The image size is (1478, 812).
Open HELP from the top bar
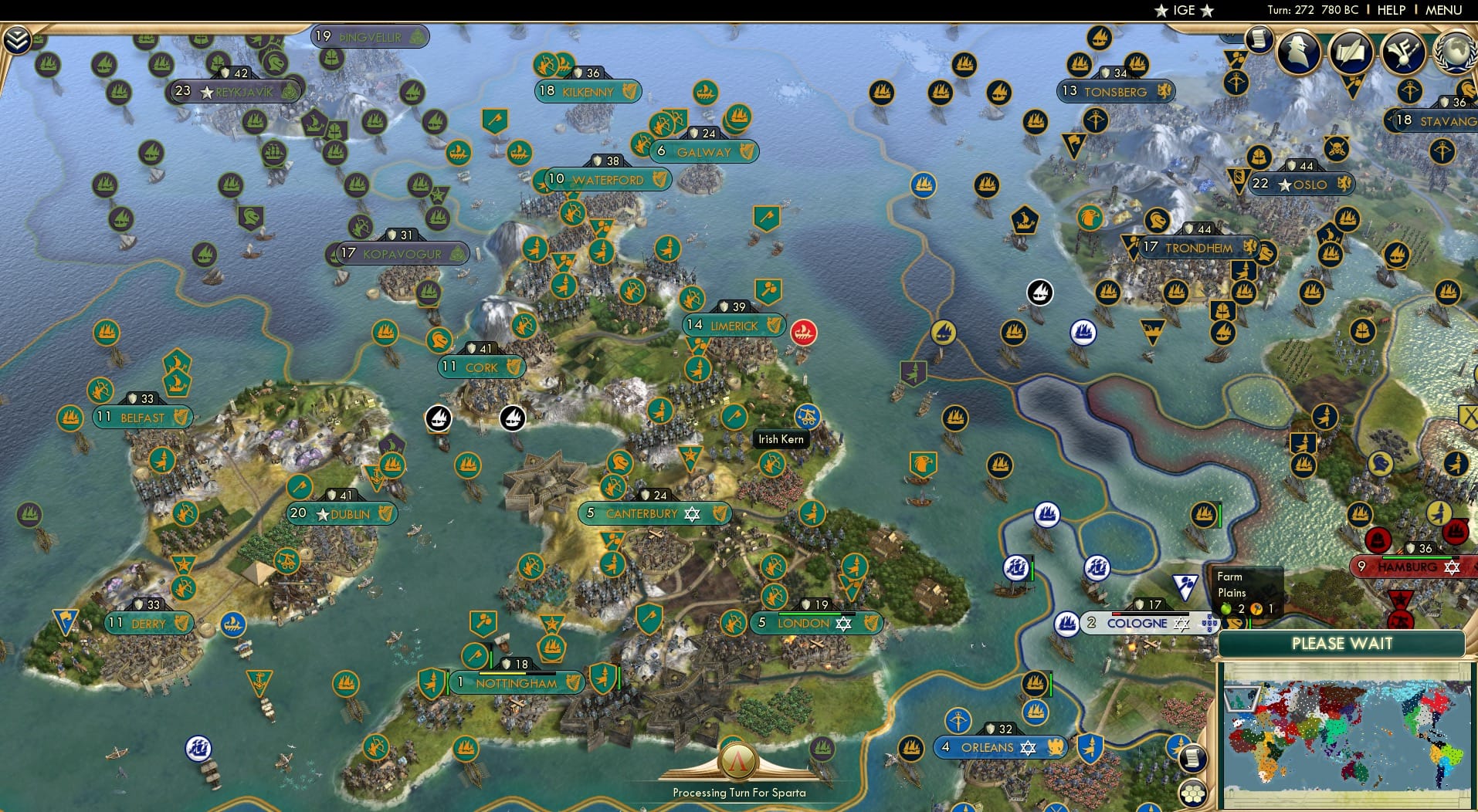[x=1390, y=10]
